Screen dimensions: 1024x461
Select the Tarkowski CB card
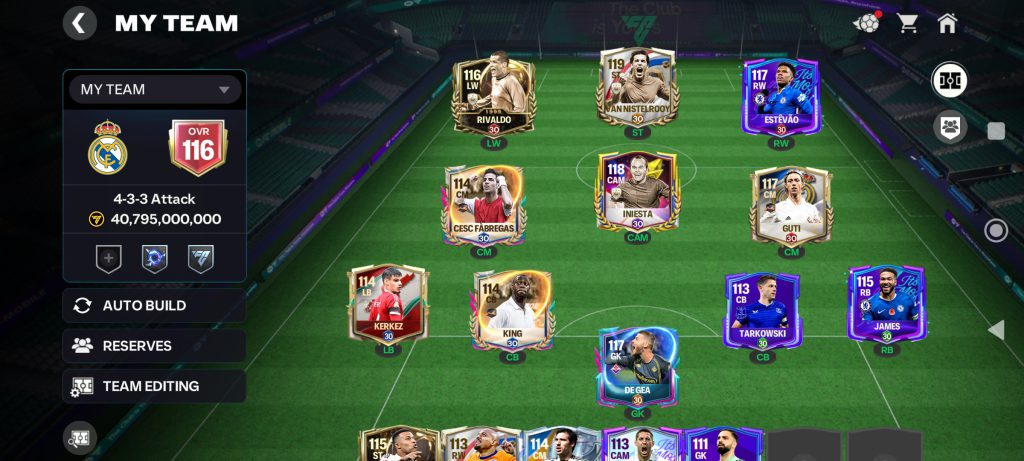(764, 310)
